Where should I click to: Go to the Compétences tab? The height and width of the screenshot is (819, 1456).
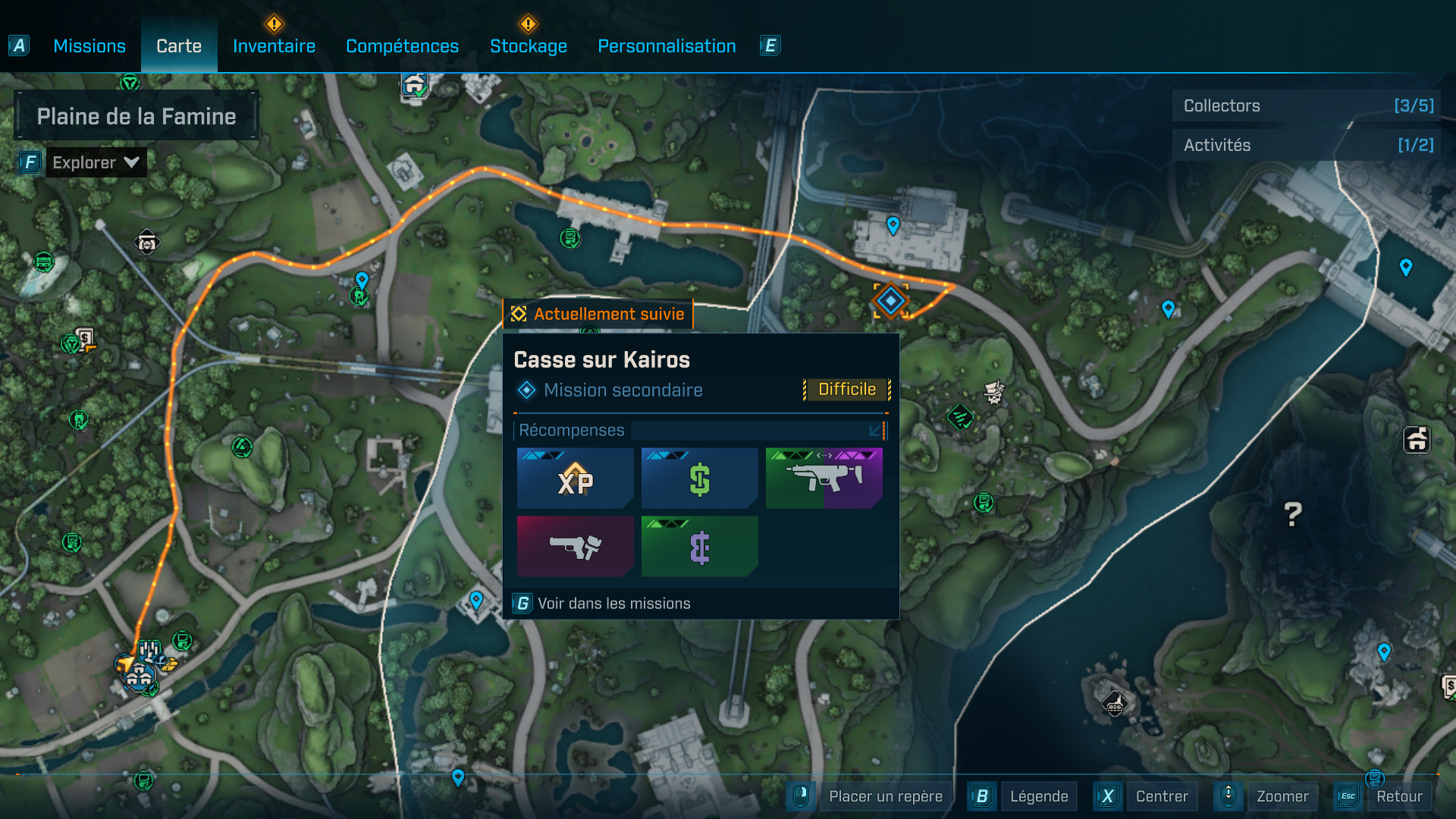tap(402, 46)
